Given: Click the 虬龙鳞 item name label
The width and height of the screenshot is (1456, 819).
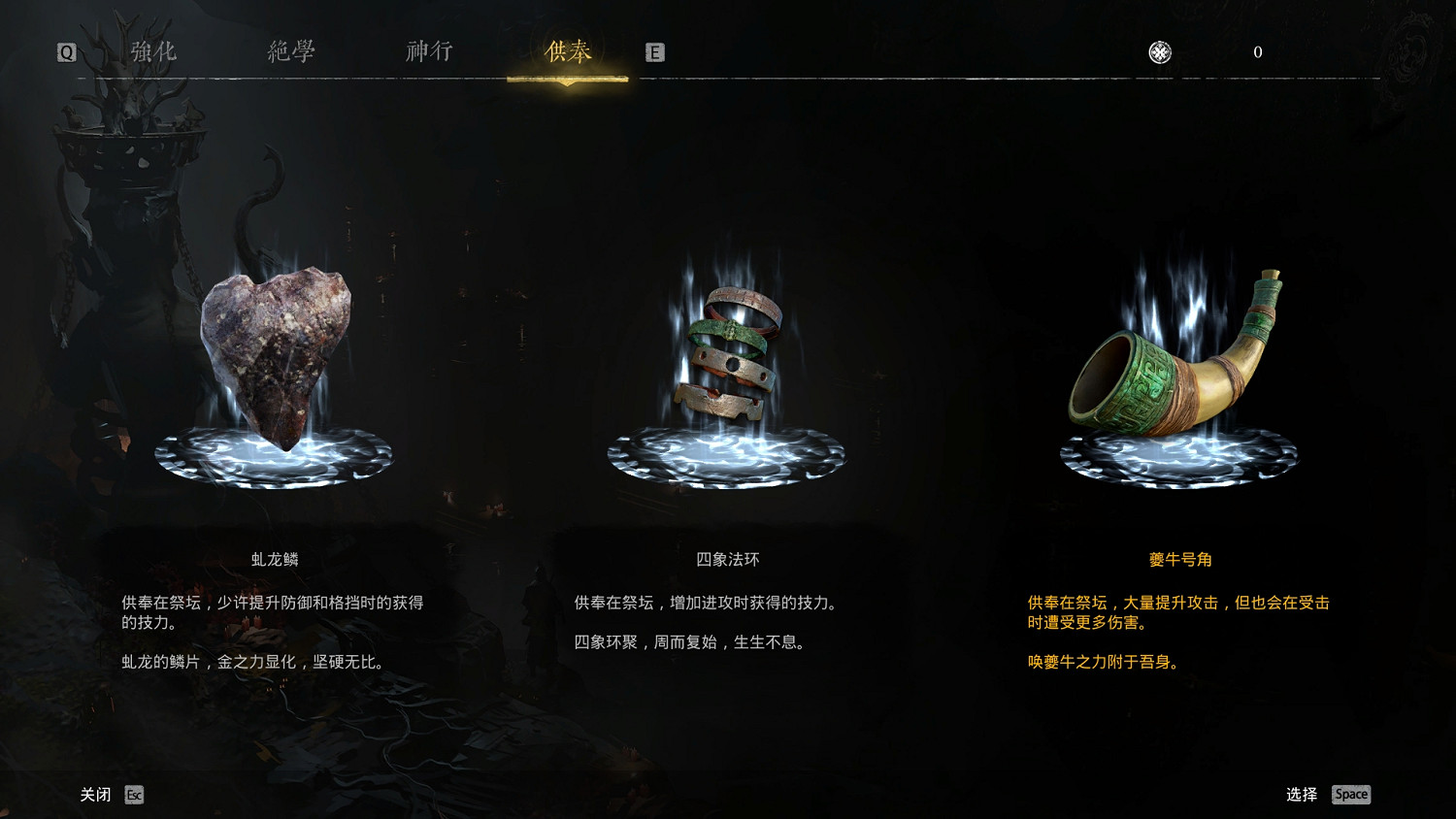Looking at the screenshot, I should point(274,559).
